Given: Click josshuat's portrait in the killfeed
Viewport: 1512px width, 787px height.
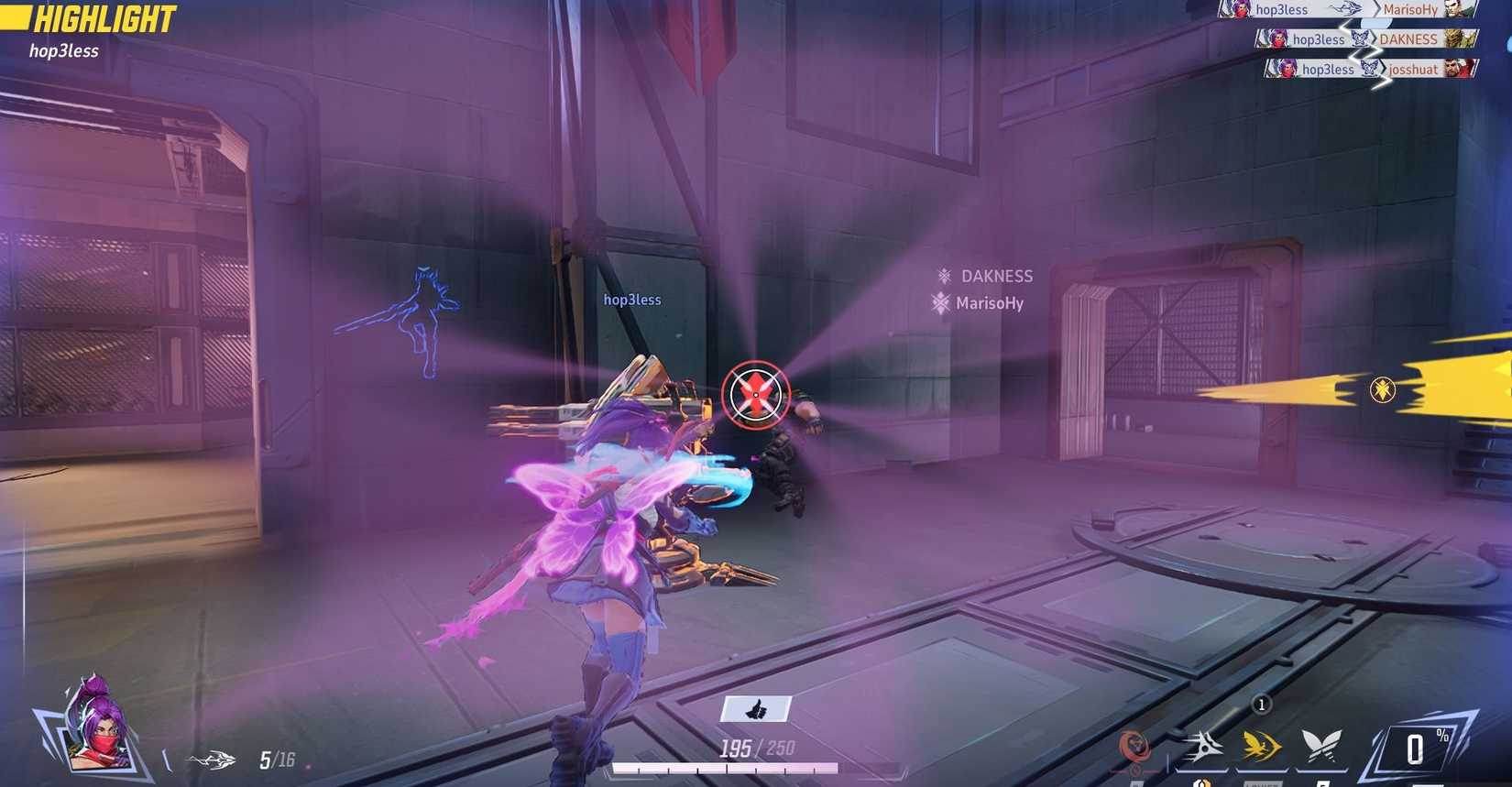Looking at the screenshot, I should tap(1457, 68).
